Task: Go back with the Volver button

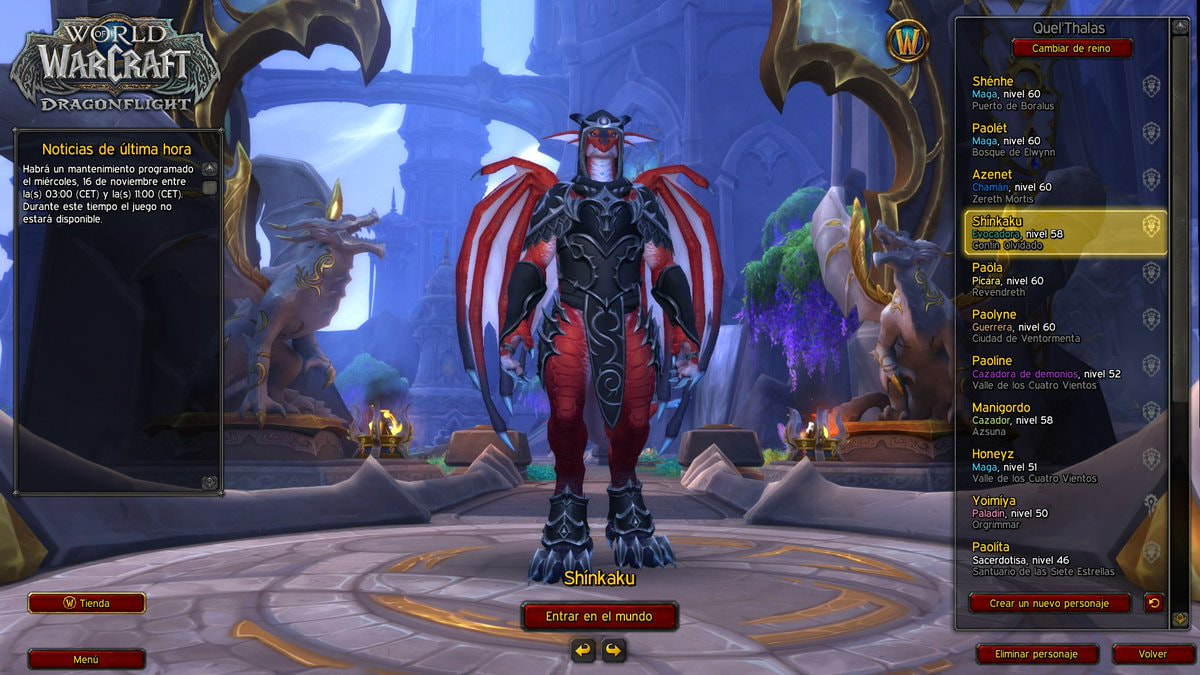Action: (x=1153, y=654)
